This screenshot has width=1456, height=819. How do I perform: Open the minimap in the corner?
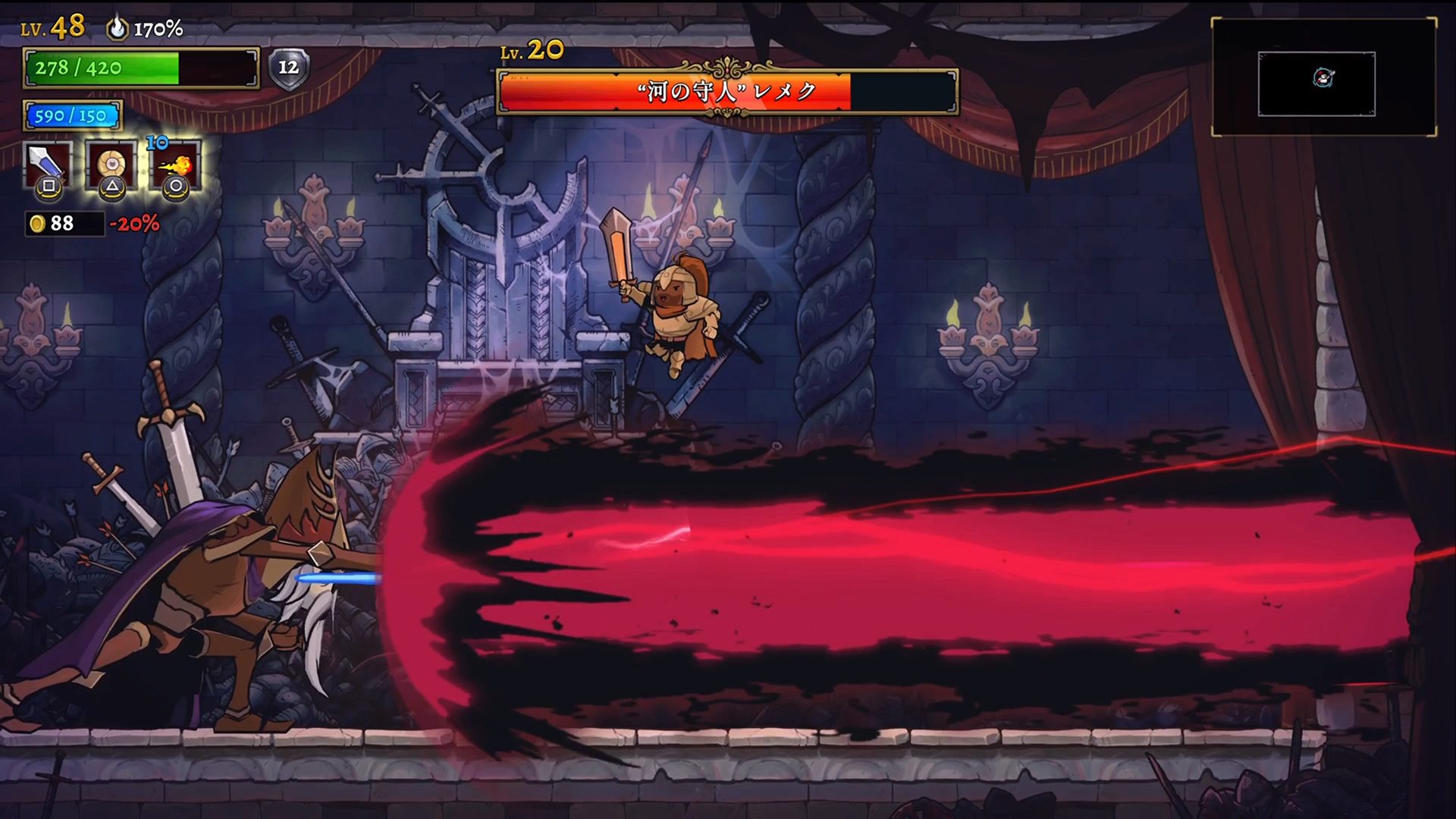click(x=1323, y=78)
